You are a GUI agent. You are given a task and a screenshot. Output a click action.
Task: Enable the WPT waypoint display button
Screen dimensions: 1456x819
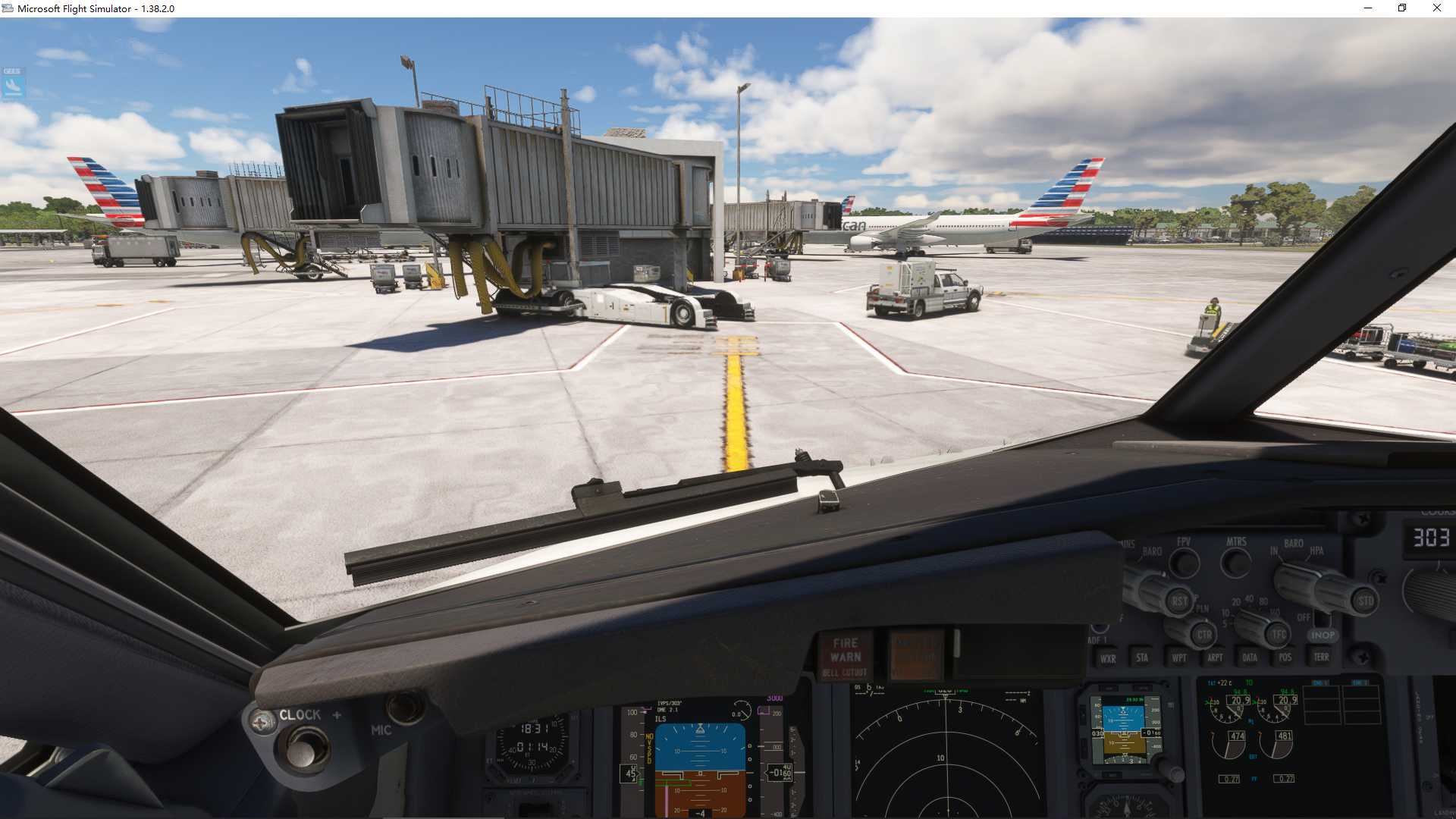[x=1178, y=657]
